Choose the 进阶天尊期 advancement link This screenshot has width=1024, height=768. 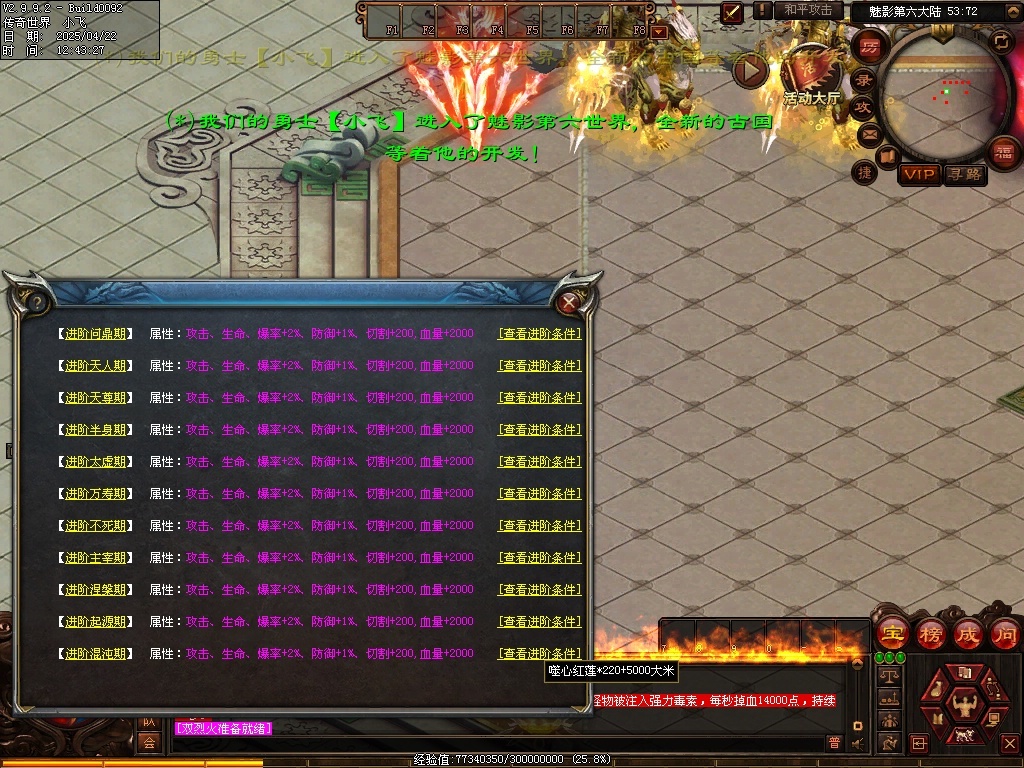(96, 398)
